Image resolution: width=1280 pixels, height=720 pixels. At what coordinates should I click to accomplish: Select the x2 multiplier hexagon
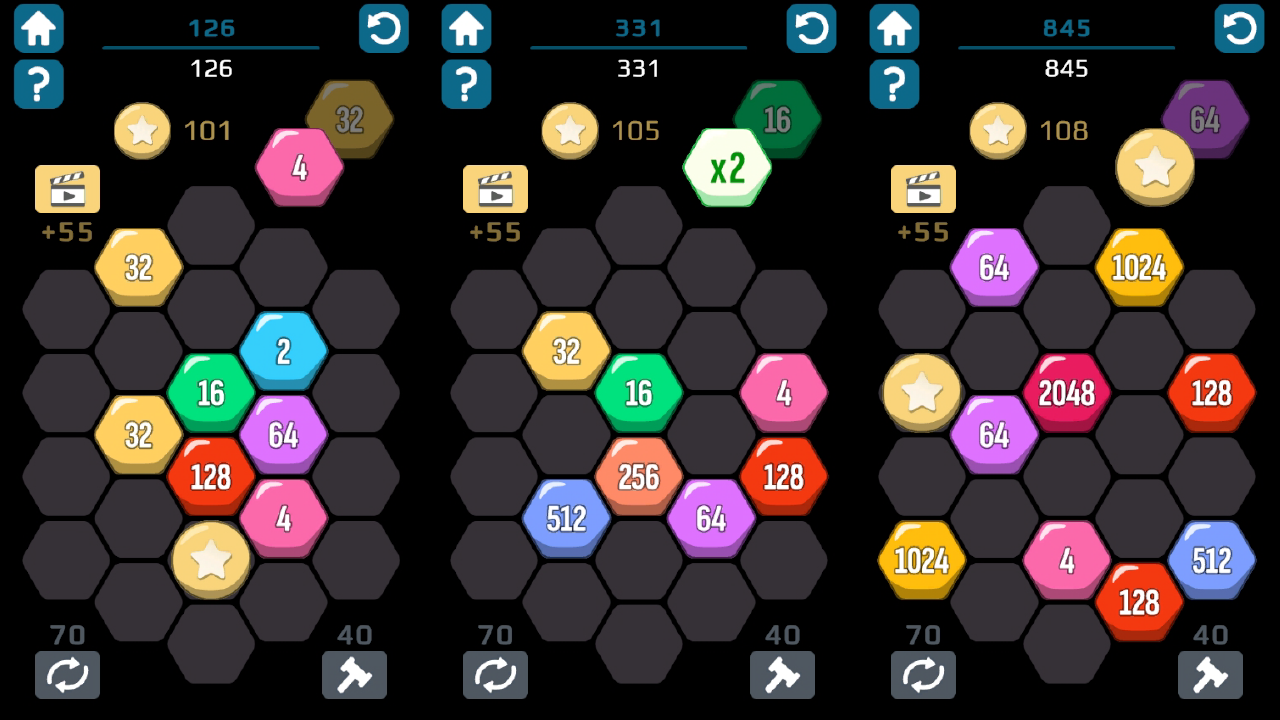(x=727, y=168)
